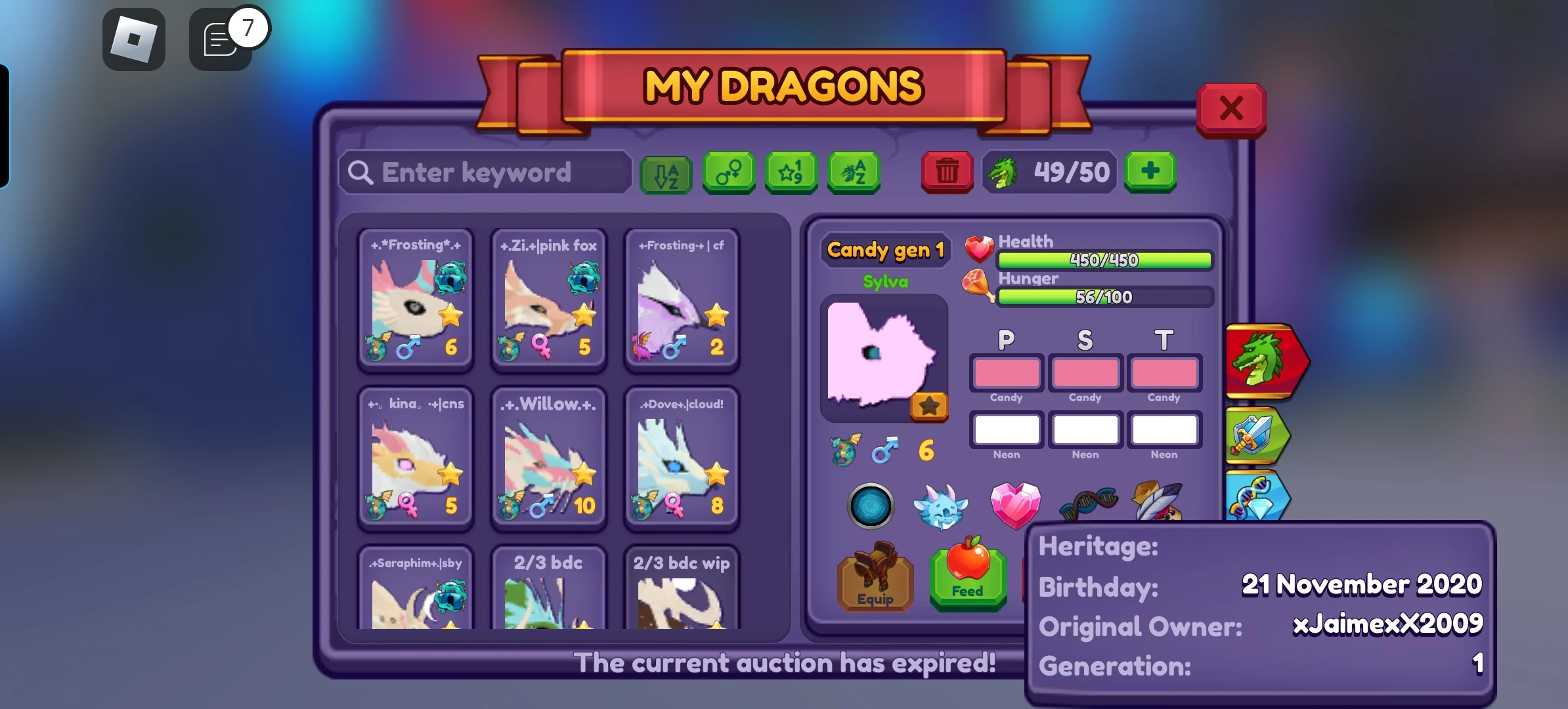The width and height of the screenshot is (1568, 709).
Task: Filter dragons by gender icon
Action: [x=729, y=173]
